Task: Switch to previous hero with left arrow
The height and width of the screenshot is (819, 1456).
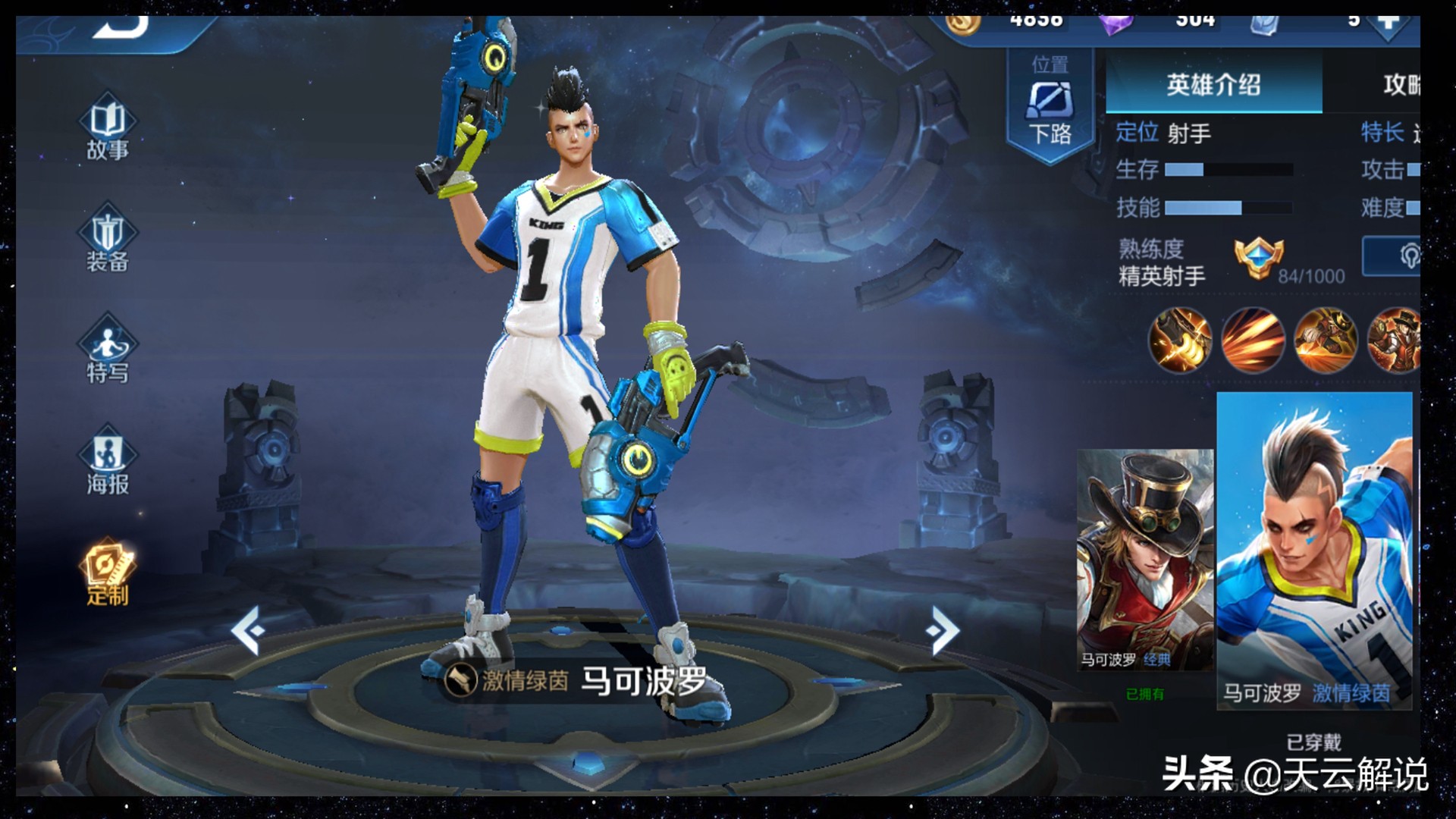Action: click(x=248, y=629)
